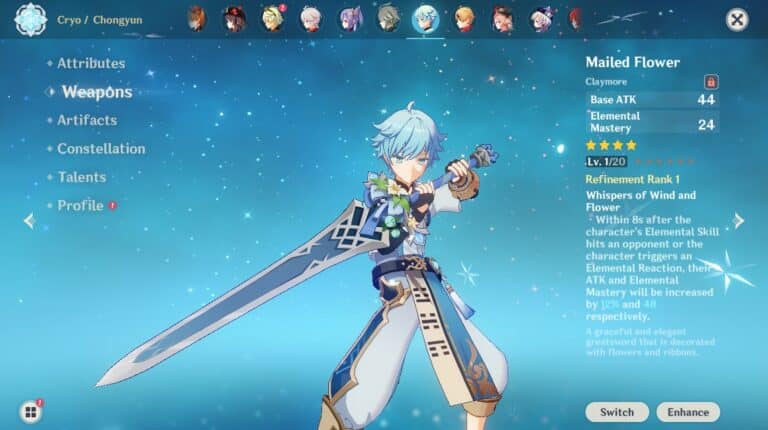Click the Switch weapon button
Viewport: 768px width, 430px height.
tap(616, 412)
